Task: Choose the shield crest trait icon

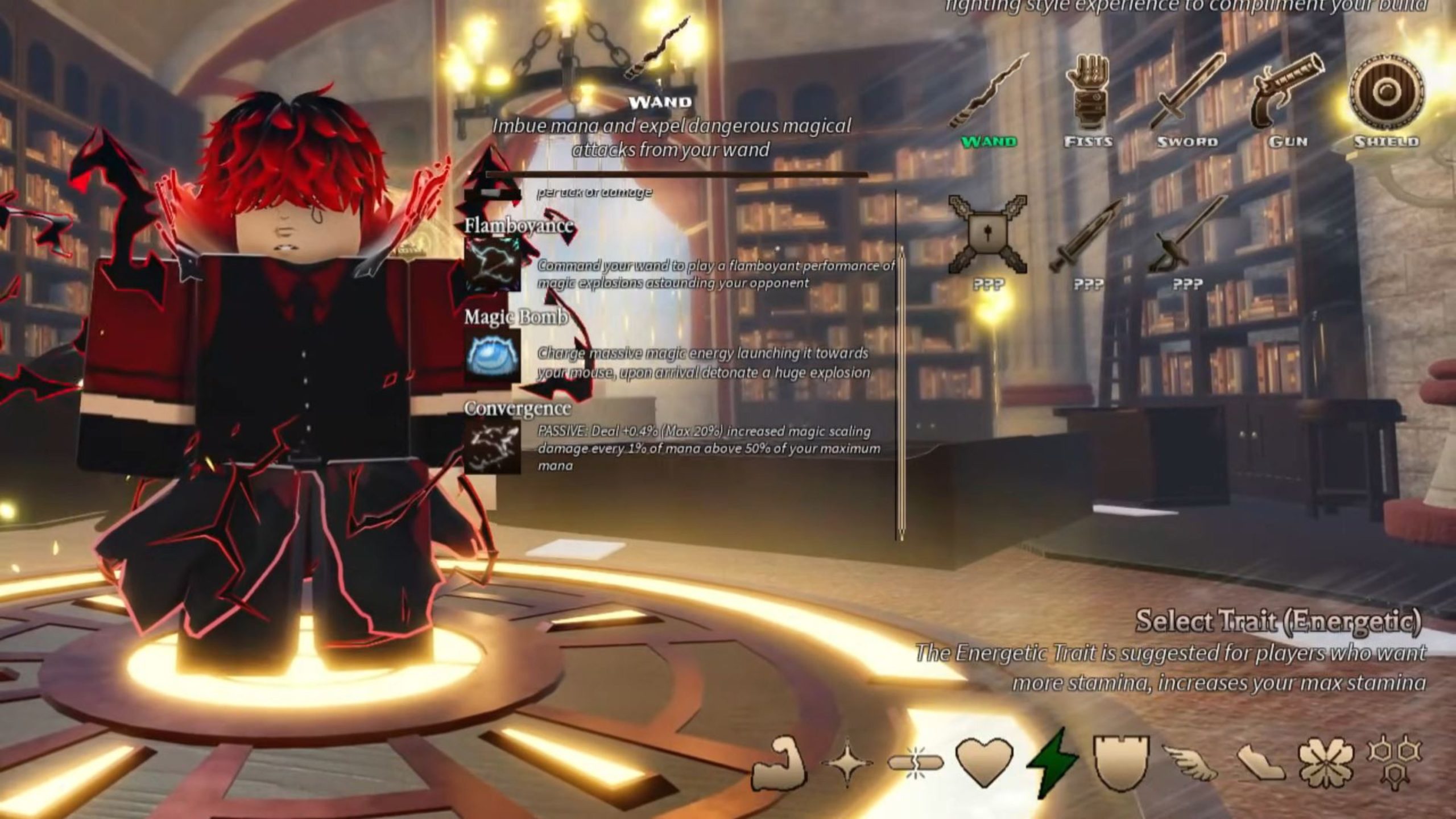Action: (x=1120, y=763)
